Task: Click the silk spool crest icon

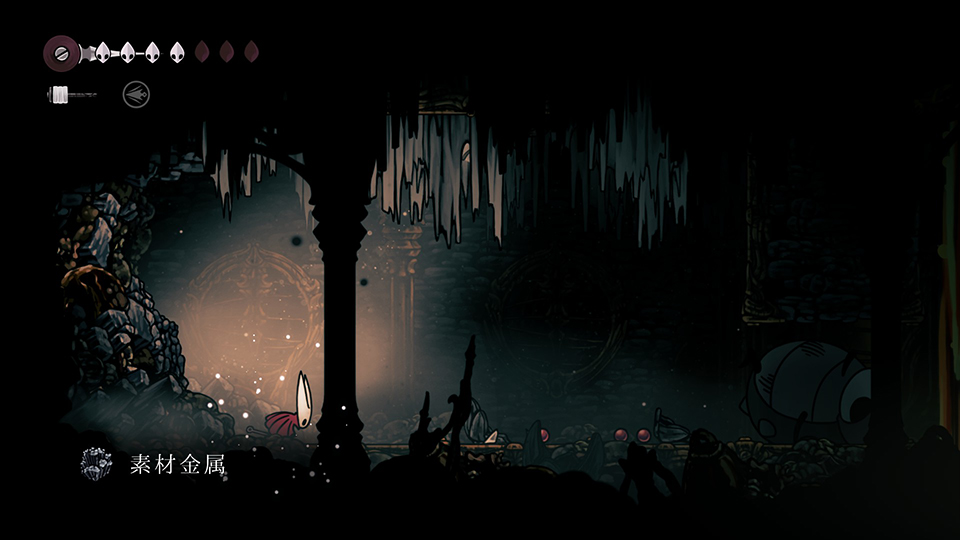Action: (x=62, y=52)
